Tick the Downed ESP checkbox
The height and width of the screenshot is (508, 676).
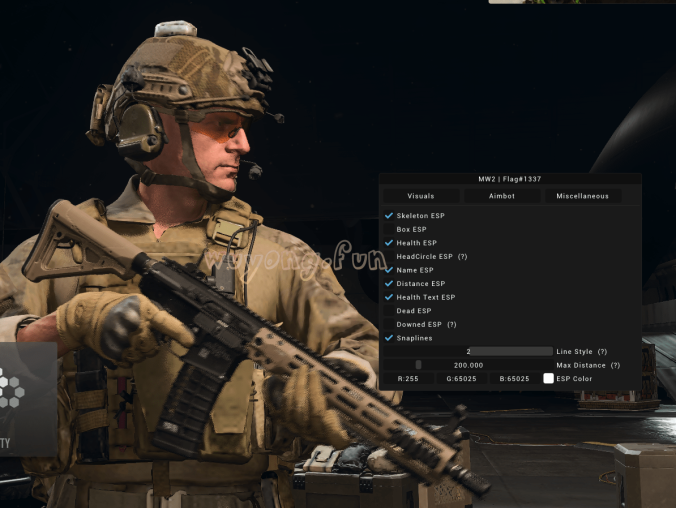389,325
